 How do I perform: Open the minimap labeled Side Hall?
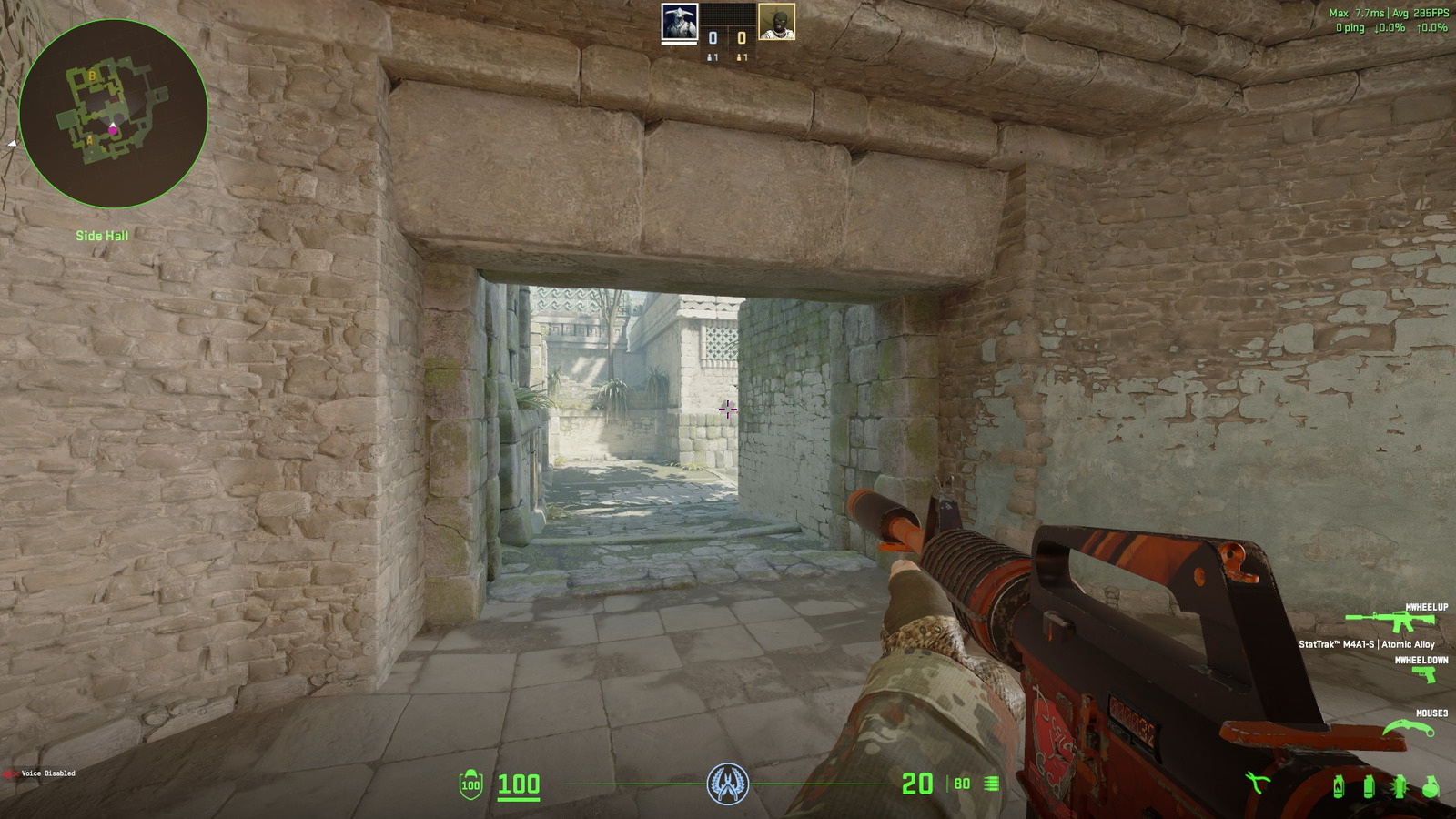[112, 112]
